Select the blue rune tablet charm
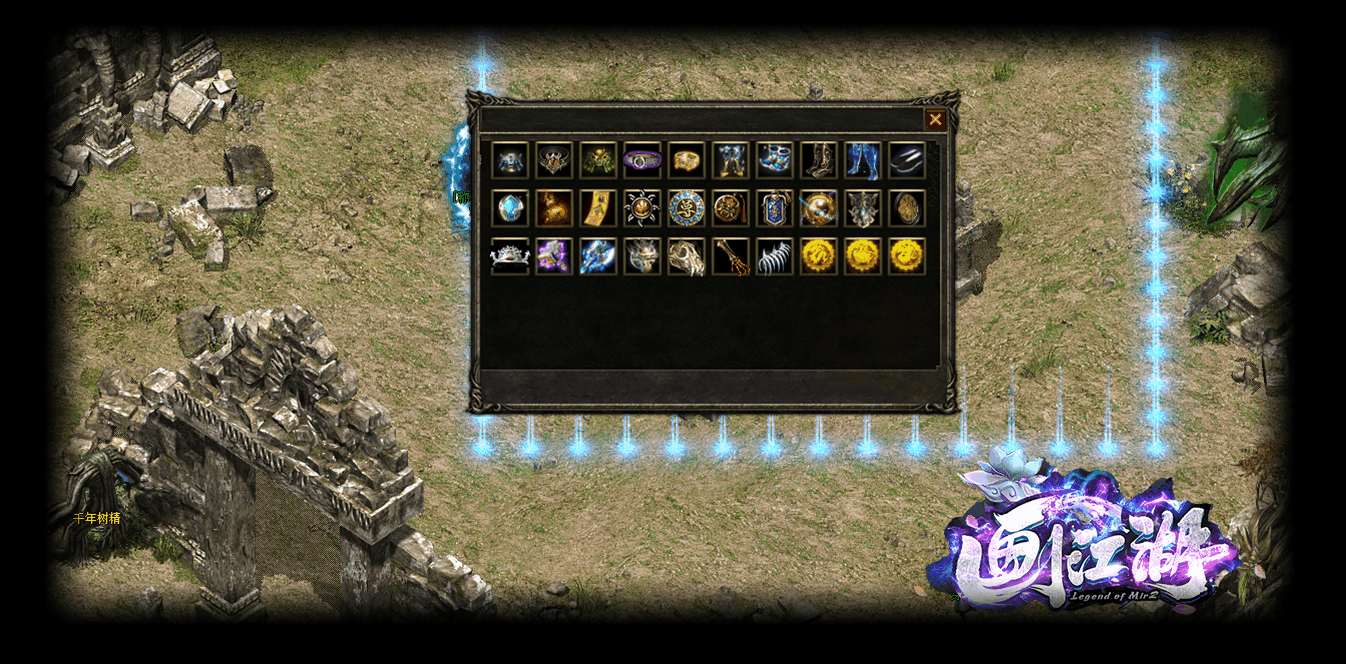The height and width of the screenshot is (664, 1346). pyautogui.click(x=774, y=208)
